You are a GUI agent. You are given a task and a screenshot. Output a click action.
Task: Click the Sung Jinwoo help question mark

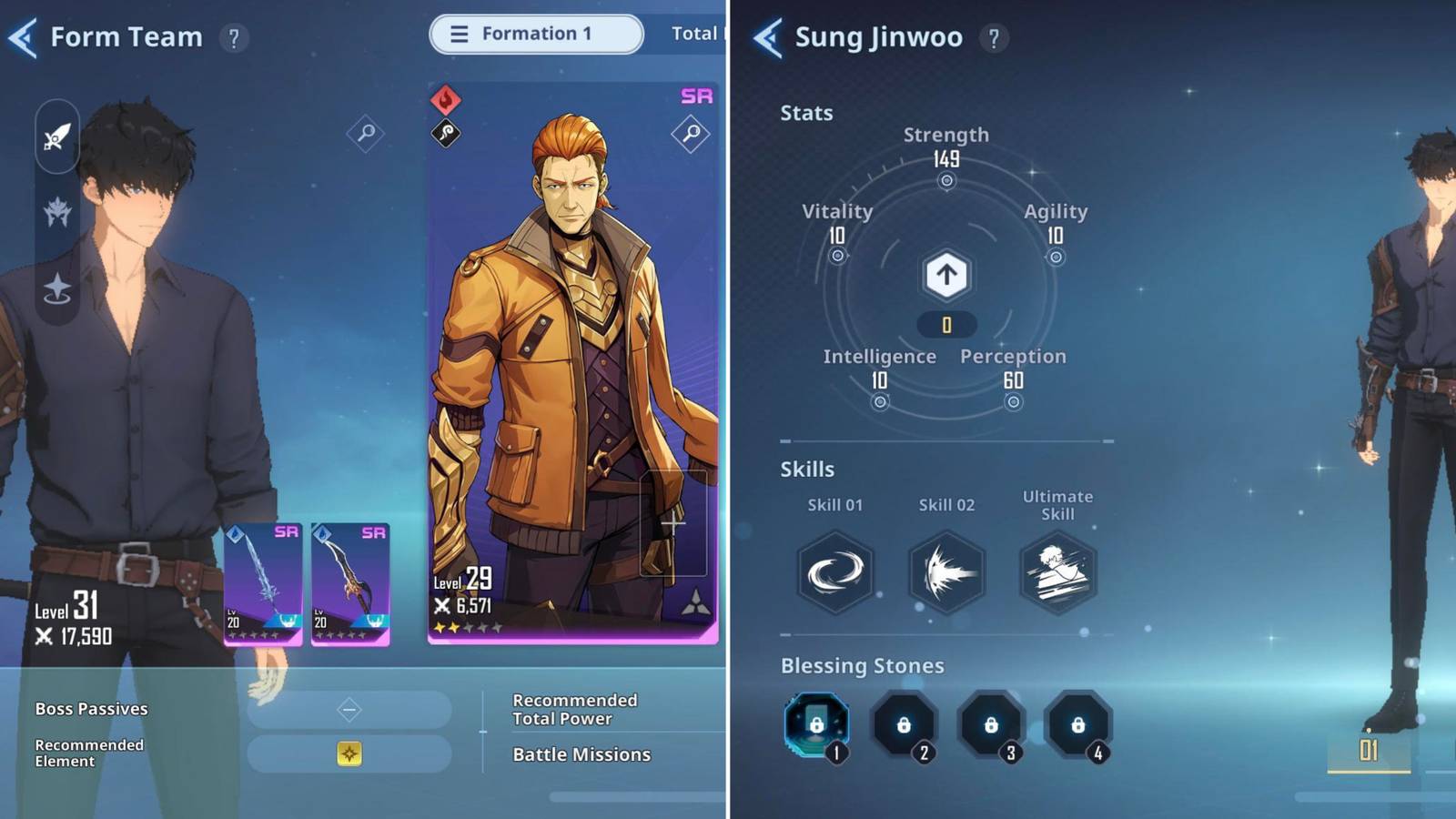993,37
